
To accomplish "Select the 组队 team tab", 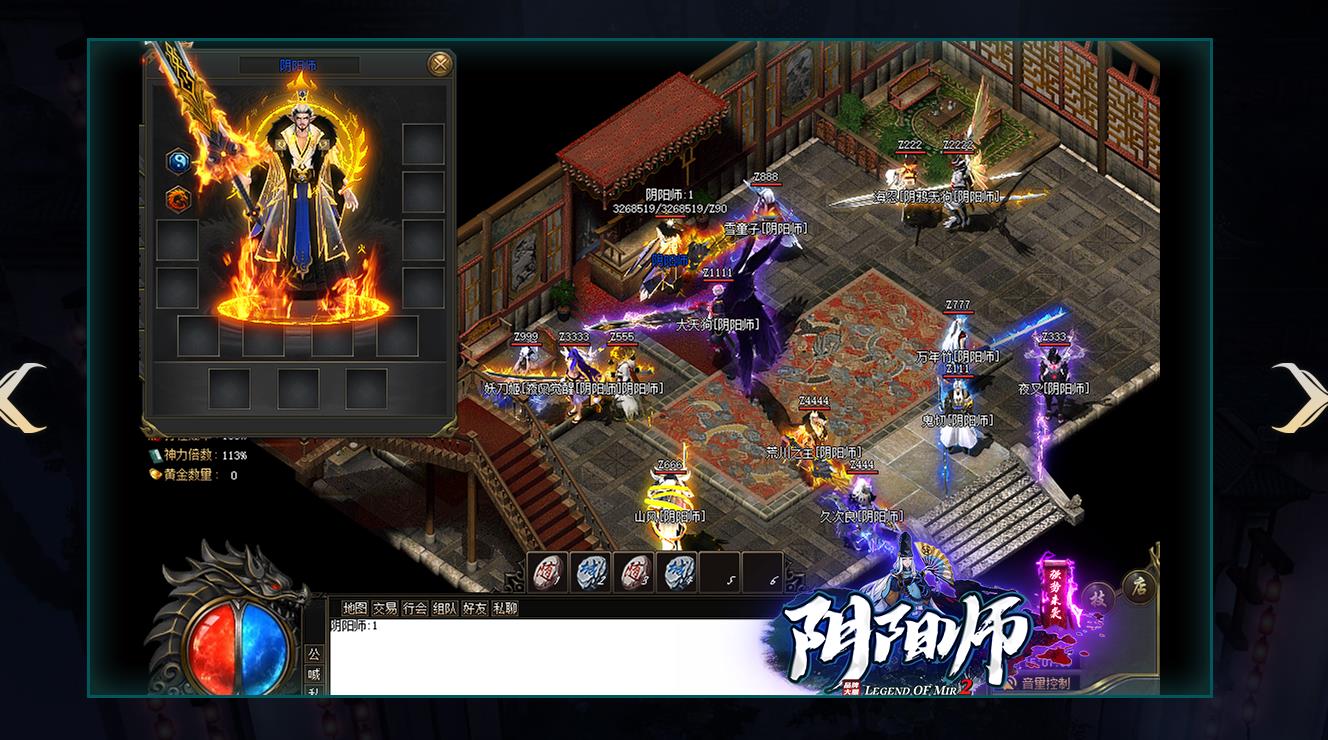I will point(445,608).
